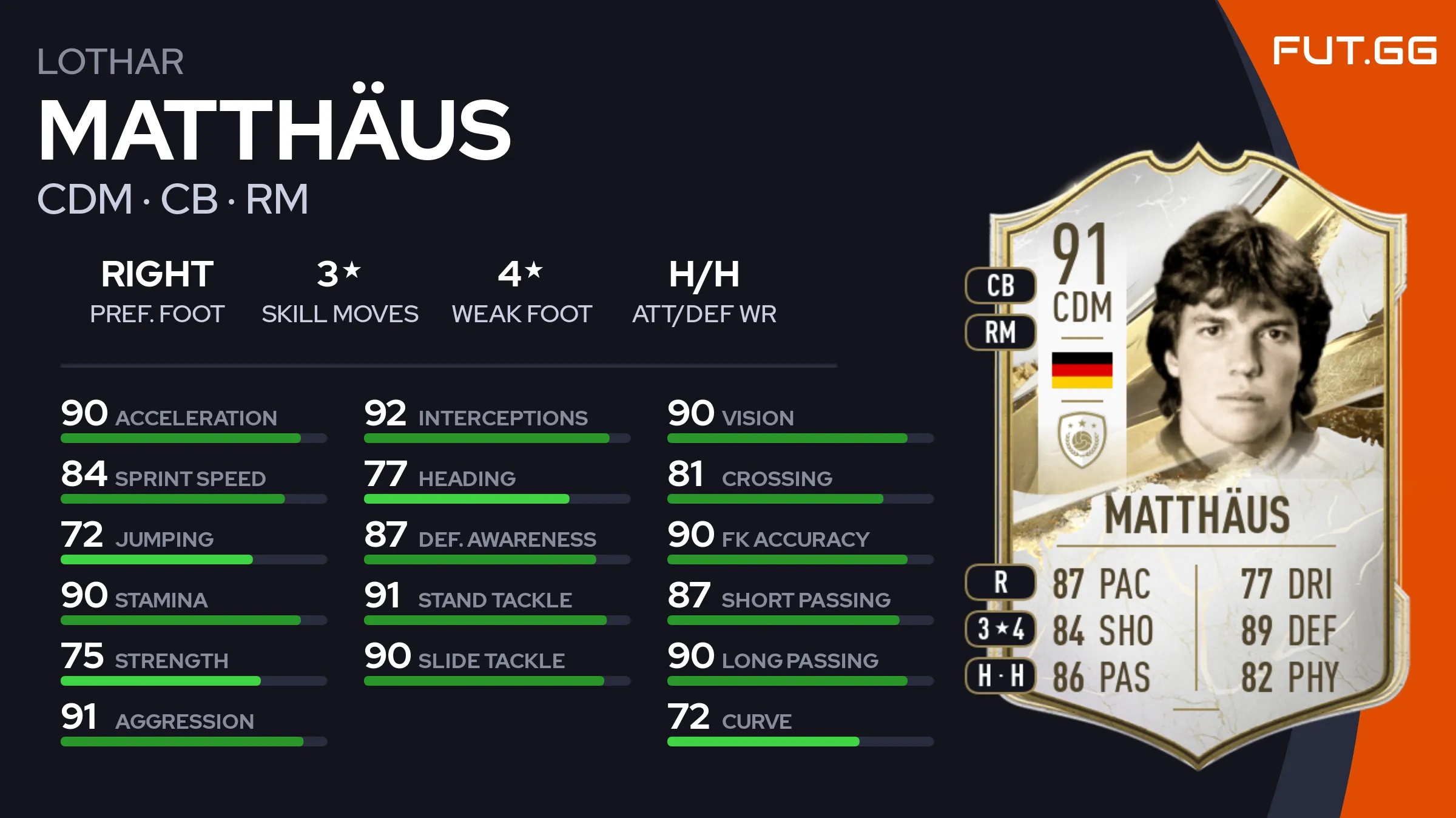The width and height of the screenshot is (1456, 818).
Task: Choose the CB alternate position badge
Action: pos(1000,286)
